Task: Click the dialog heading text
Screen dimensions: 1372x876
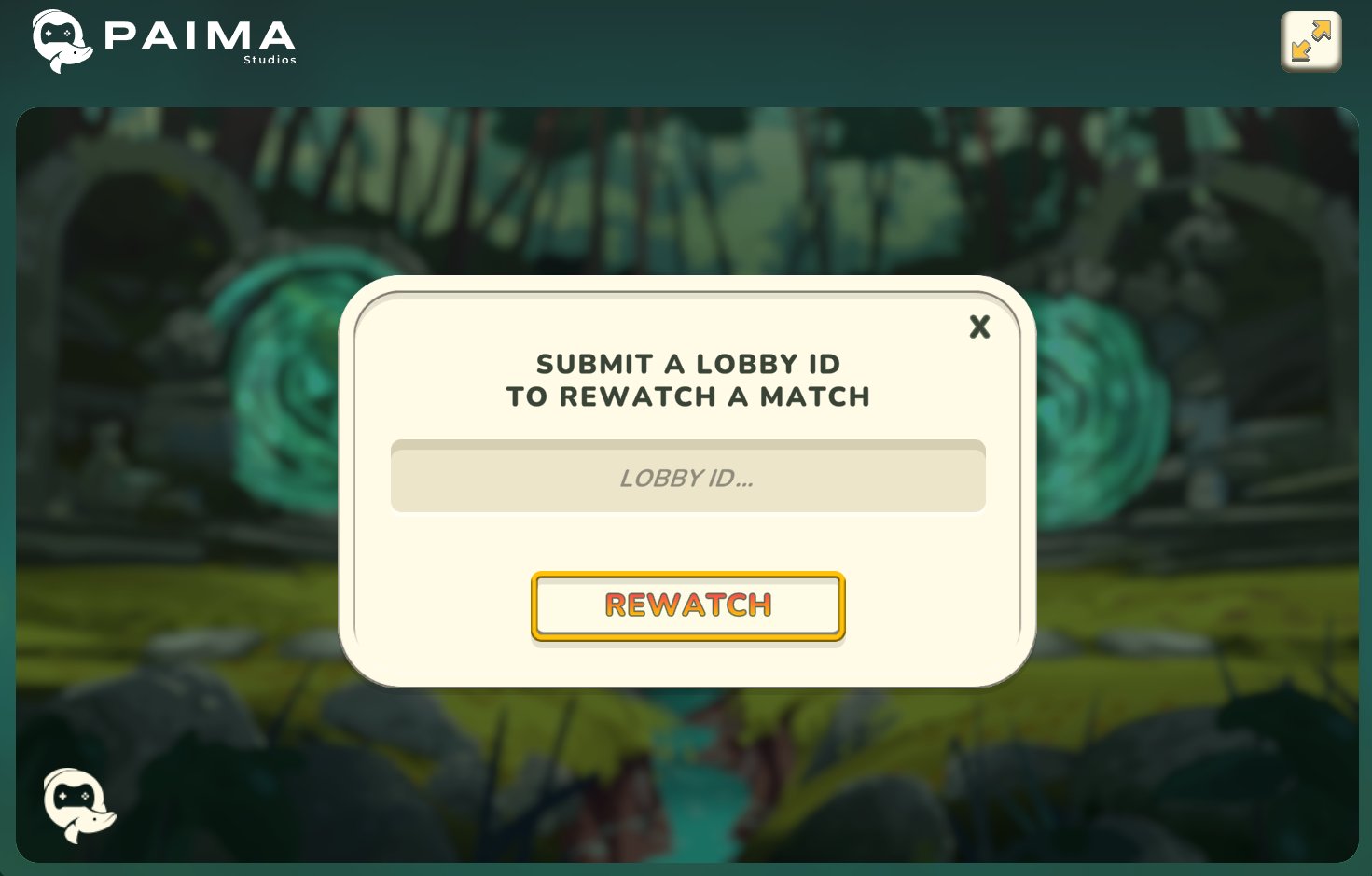Action: click(687, 380)
